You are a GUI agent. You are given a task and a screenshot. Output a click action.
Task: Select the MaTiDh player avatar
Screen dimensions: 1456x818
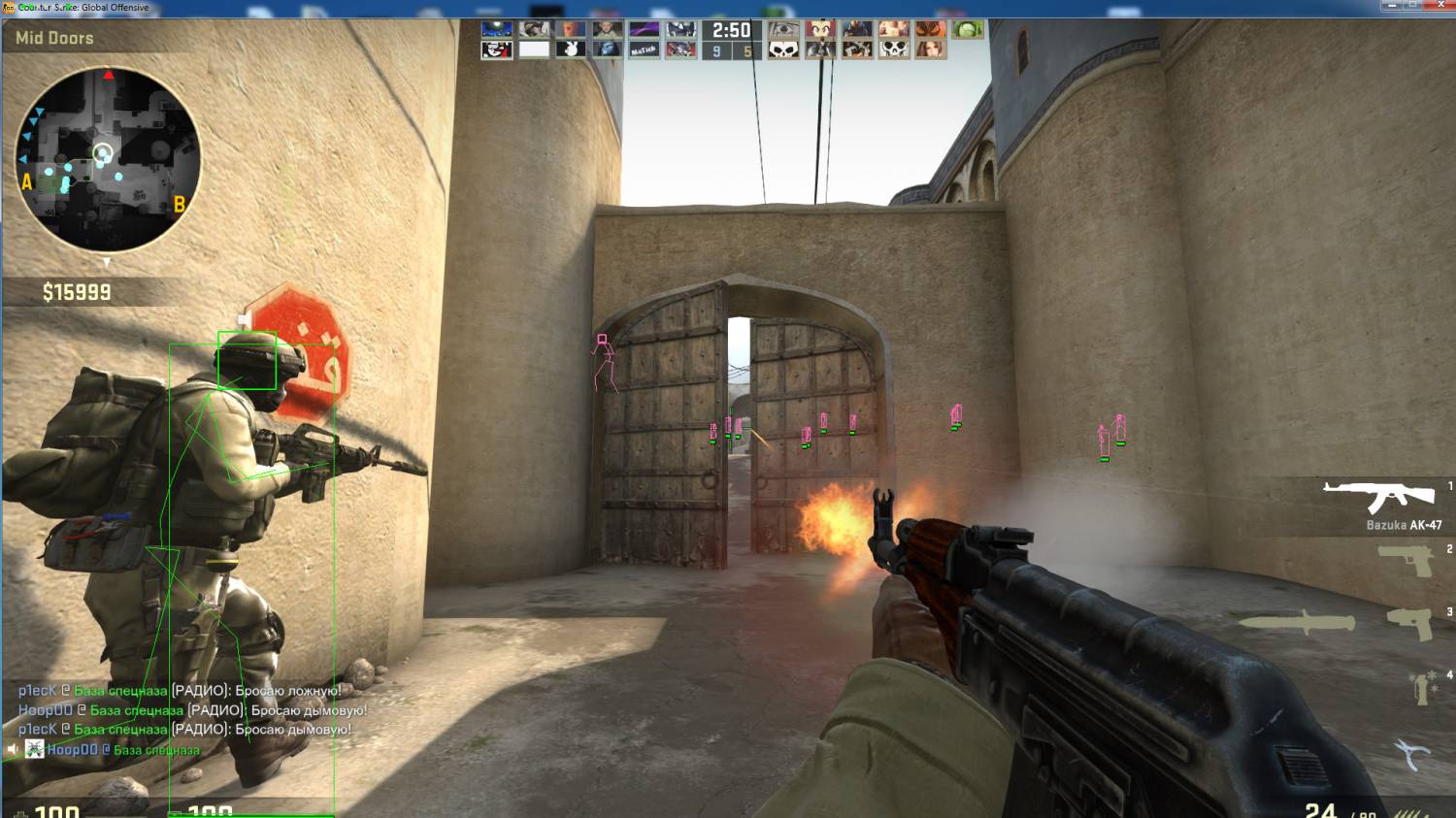pos(644,49)
